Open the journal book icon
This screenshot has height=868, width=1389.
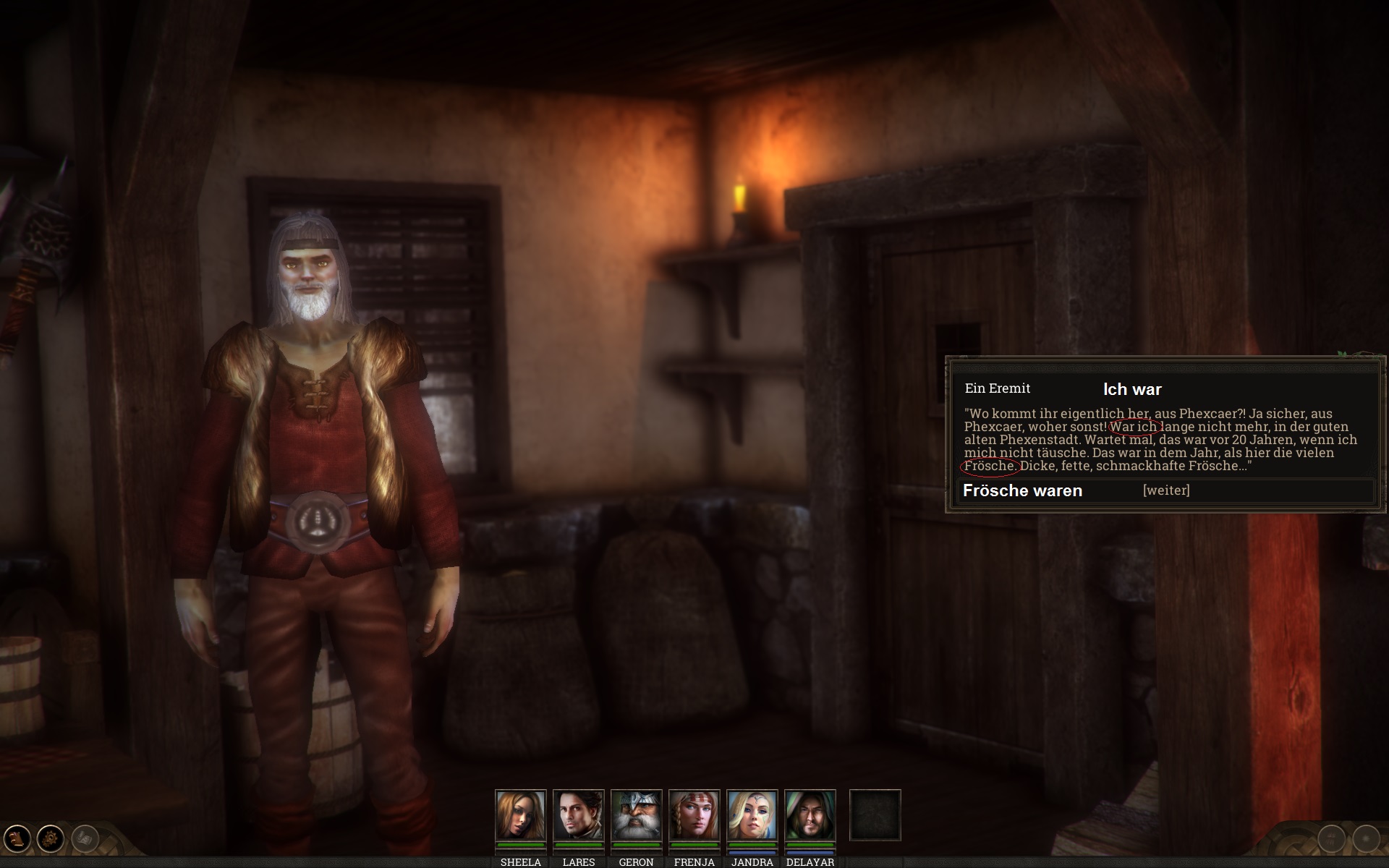17,838
